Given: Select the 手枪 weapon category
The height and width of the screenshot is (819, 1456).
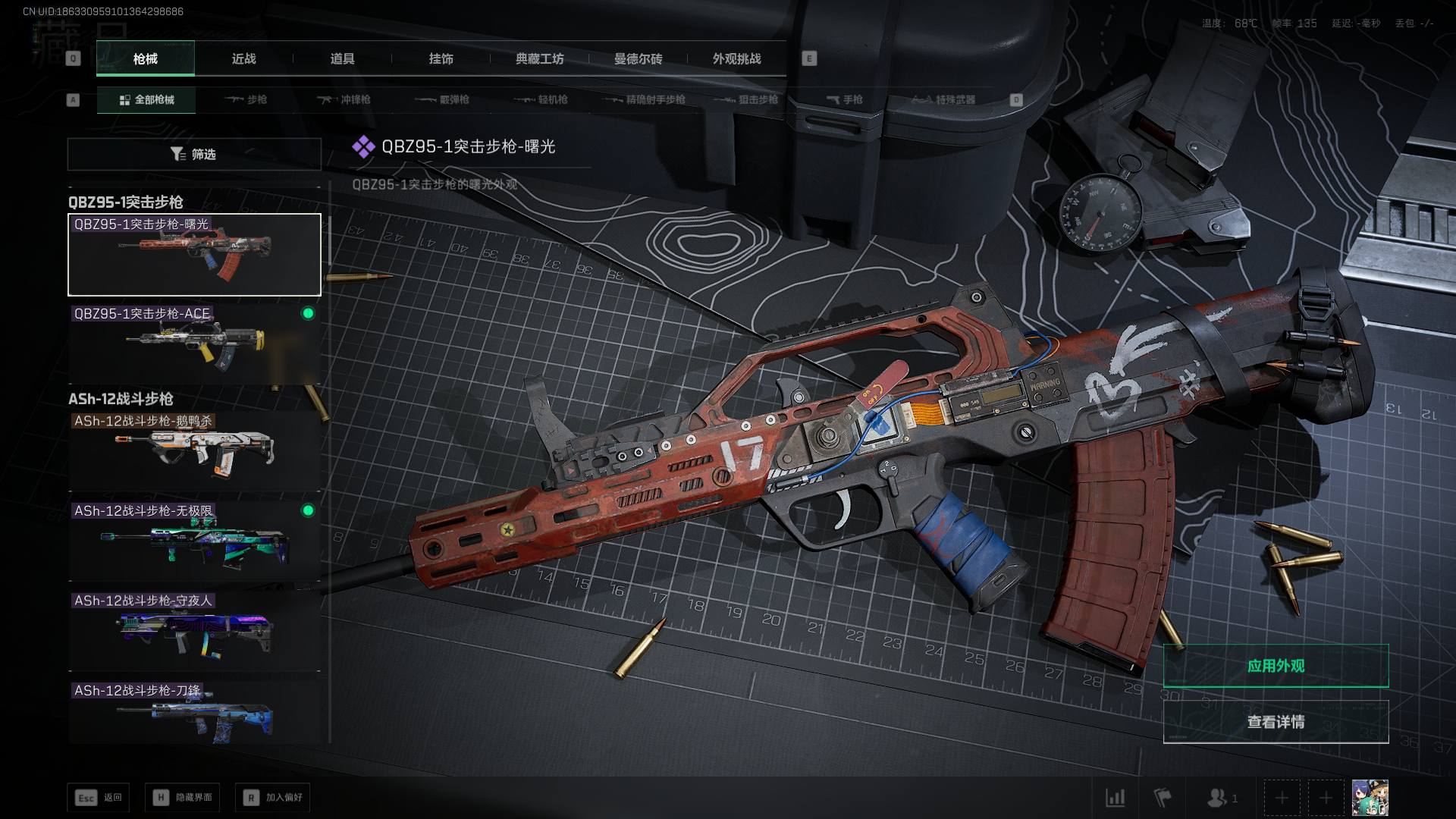Looking at the screenshot, I should [844, 100].
